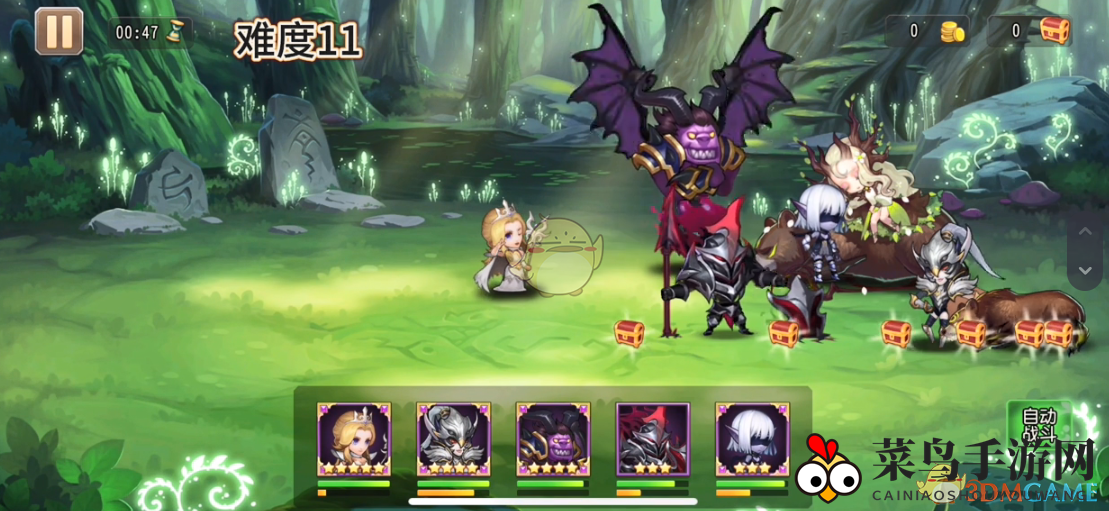Select the white-haired dark elf hero portrait
Image resolution: width=1109 pixels, height=511 pixels.
tap(752, 439)
